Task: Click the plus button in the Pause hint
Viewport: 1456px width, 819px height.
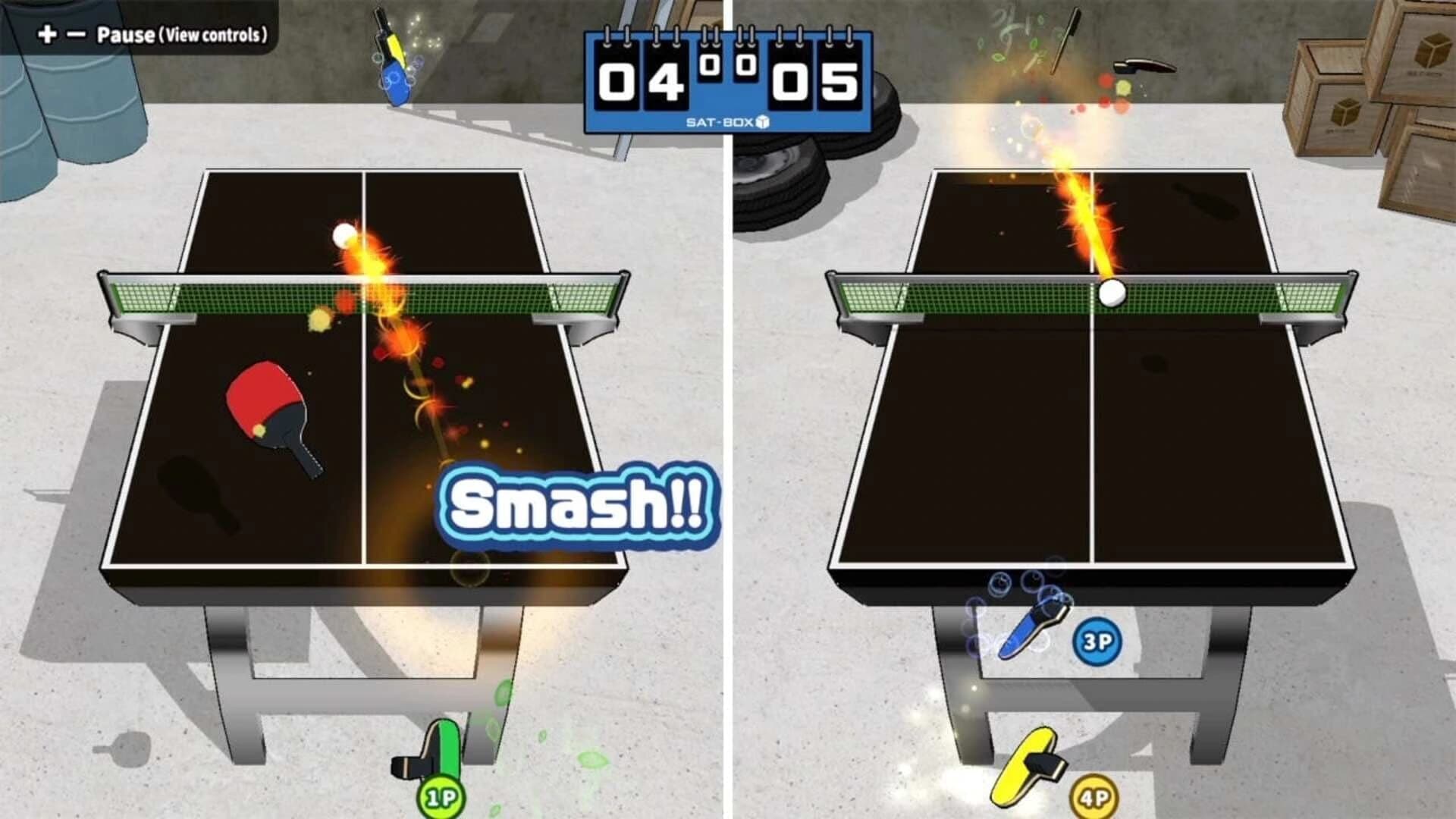Action: pos(45,33)
